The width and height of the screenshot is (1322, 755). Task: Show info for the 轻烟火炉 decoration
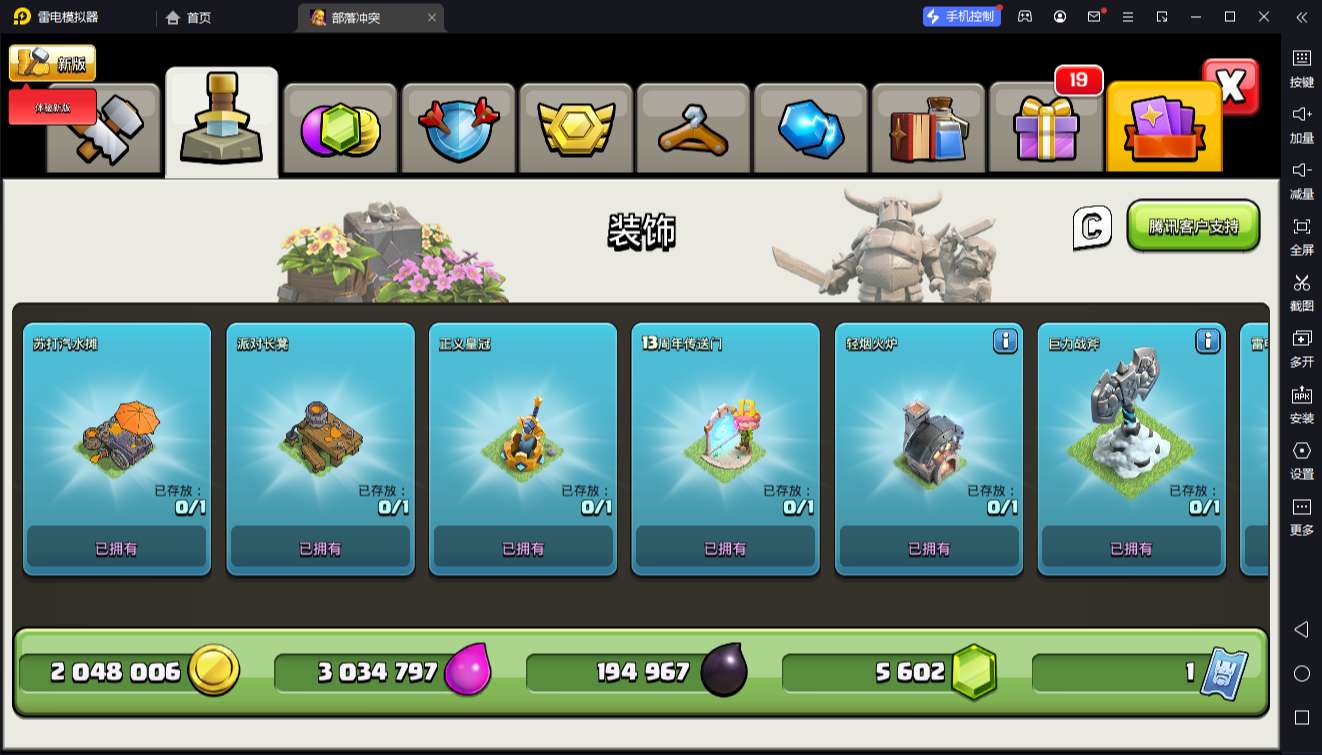point(1005,342)
